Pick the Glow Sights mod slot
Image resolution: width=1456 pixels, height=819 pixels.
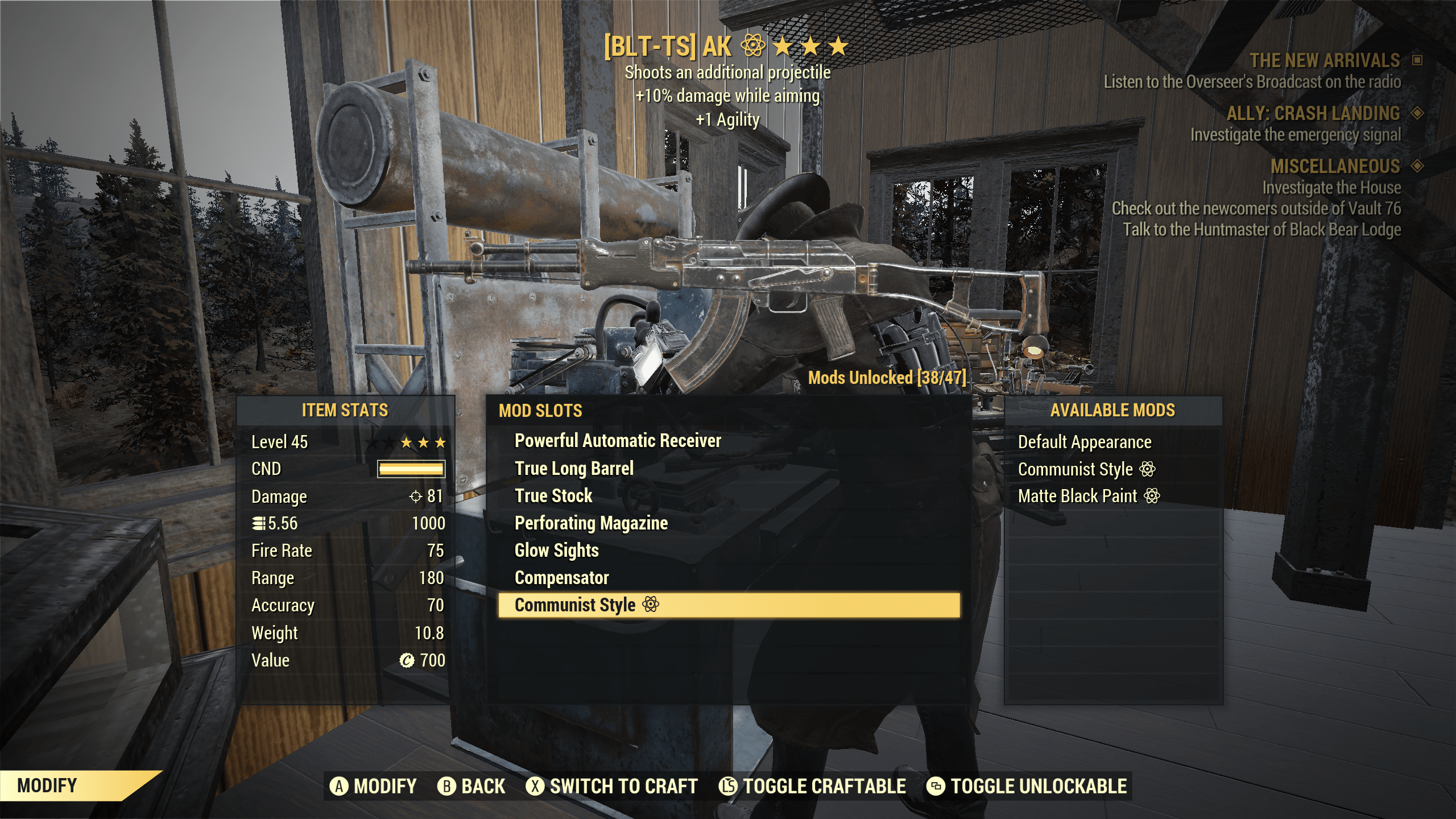click(x=556, y=550)
